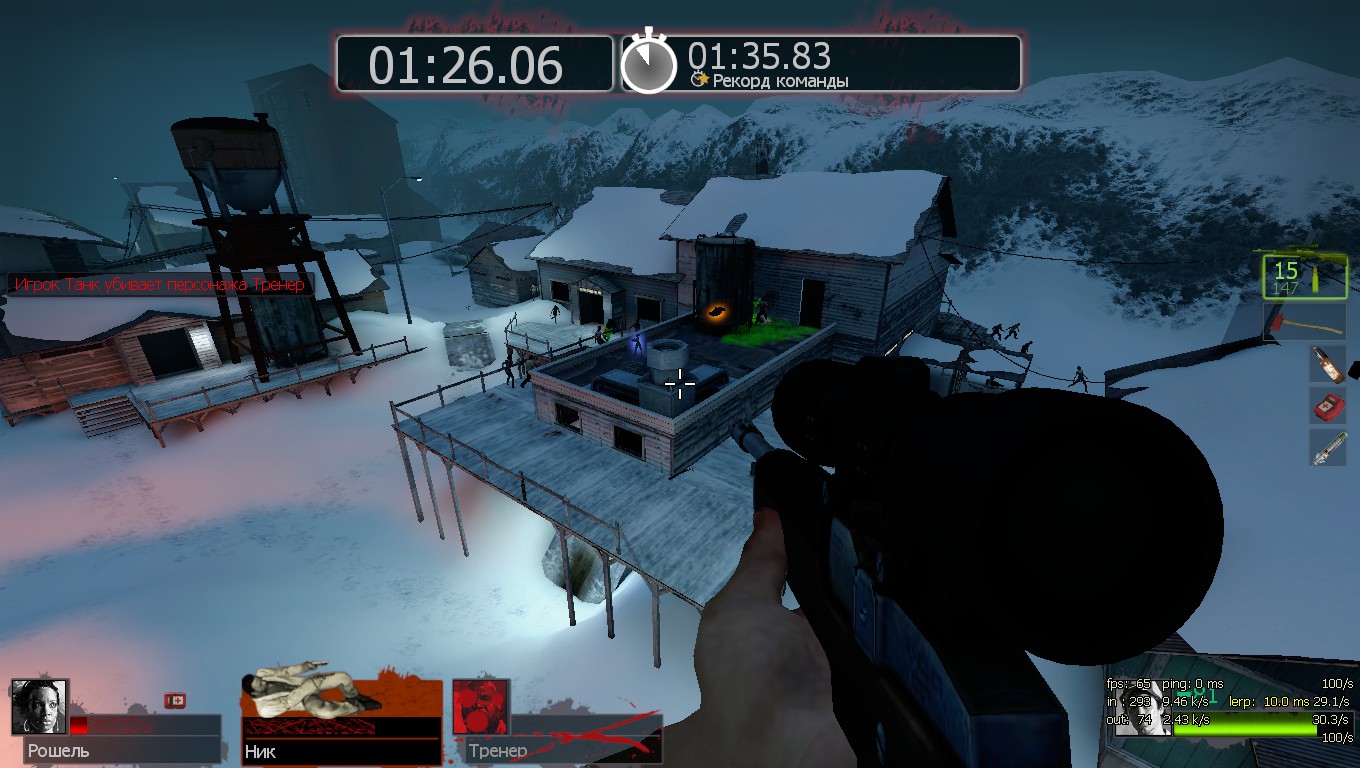The width and height of the screenshot is (1360, 768).
Task: Pick the adrenaline shot syringe slot
Action: click(x=1328, y=448)
